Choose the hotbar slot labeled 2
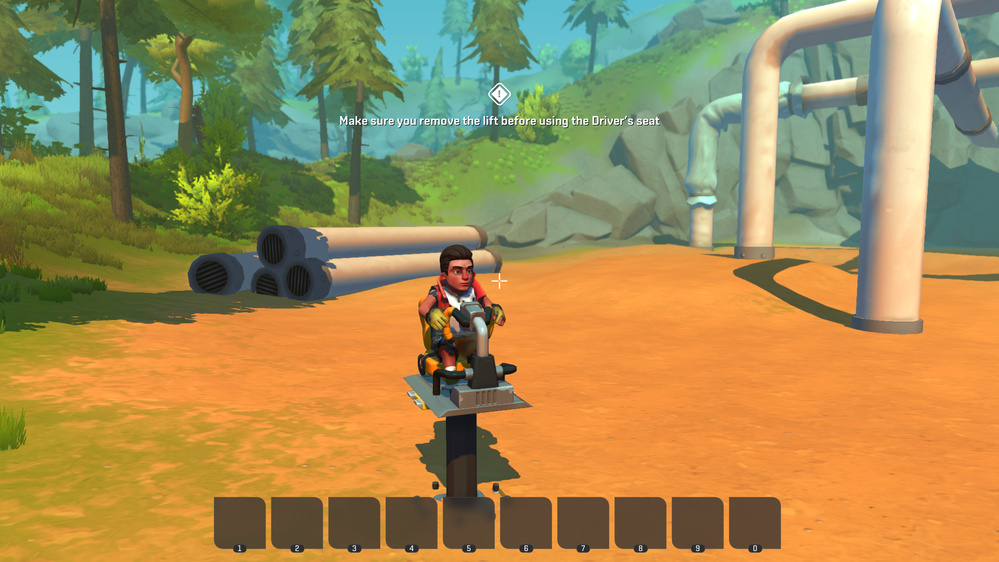 297,522
